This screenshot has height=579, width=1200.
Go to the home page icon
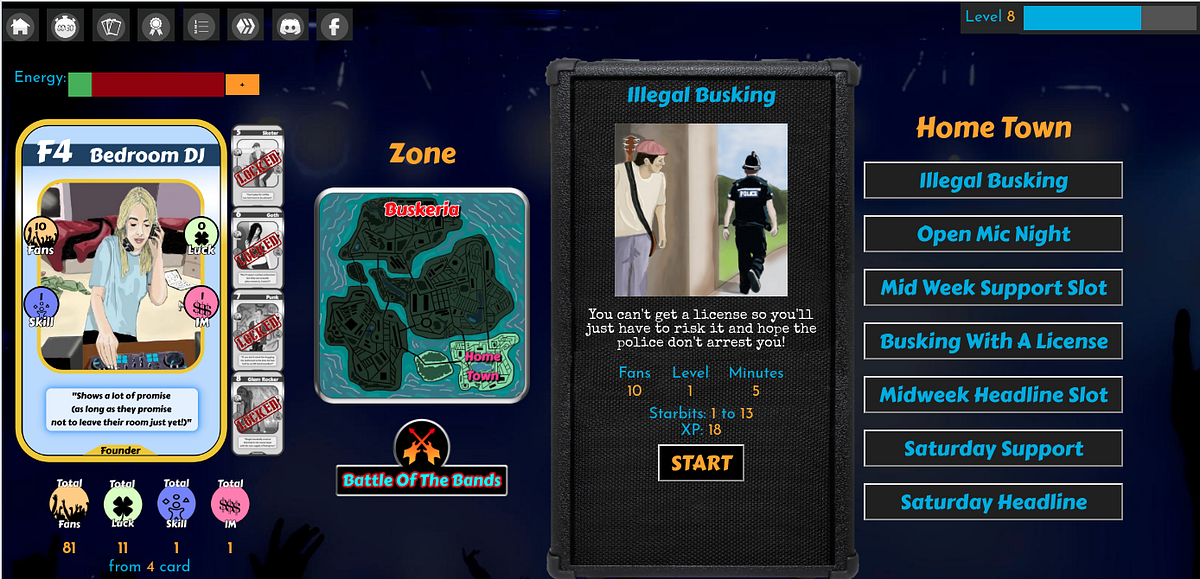pos(22,24)
